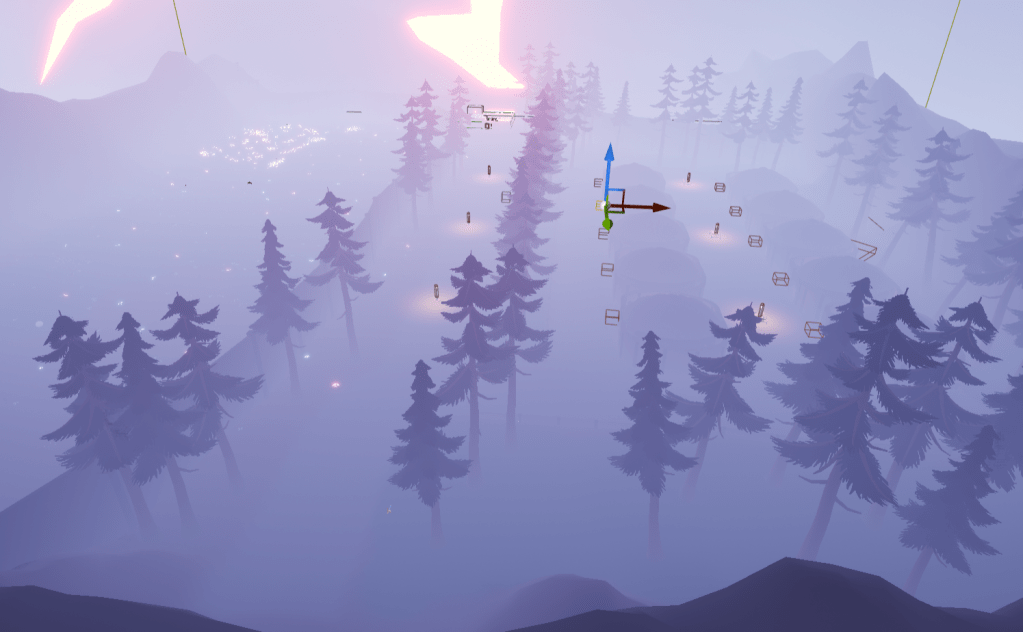Click the green axis handle of the gizmo
This screenshot has width=1023, height=632.
(x=607, y=223)
